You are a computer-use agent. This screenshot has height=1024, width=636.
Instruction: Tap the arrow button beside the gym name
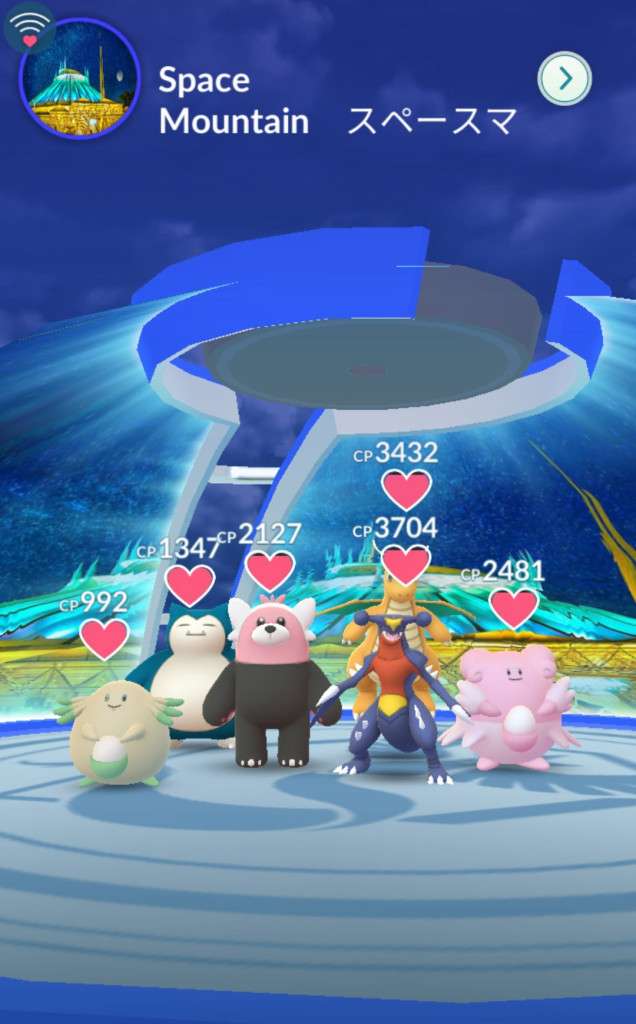tap(565, 78)
